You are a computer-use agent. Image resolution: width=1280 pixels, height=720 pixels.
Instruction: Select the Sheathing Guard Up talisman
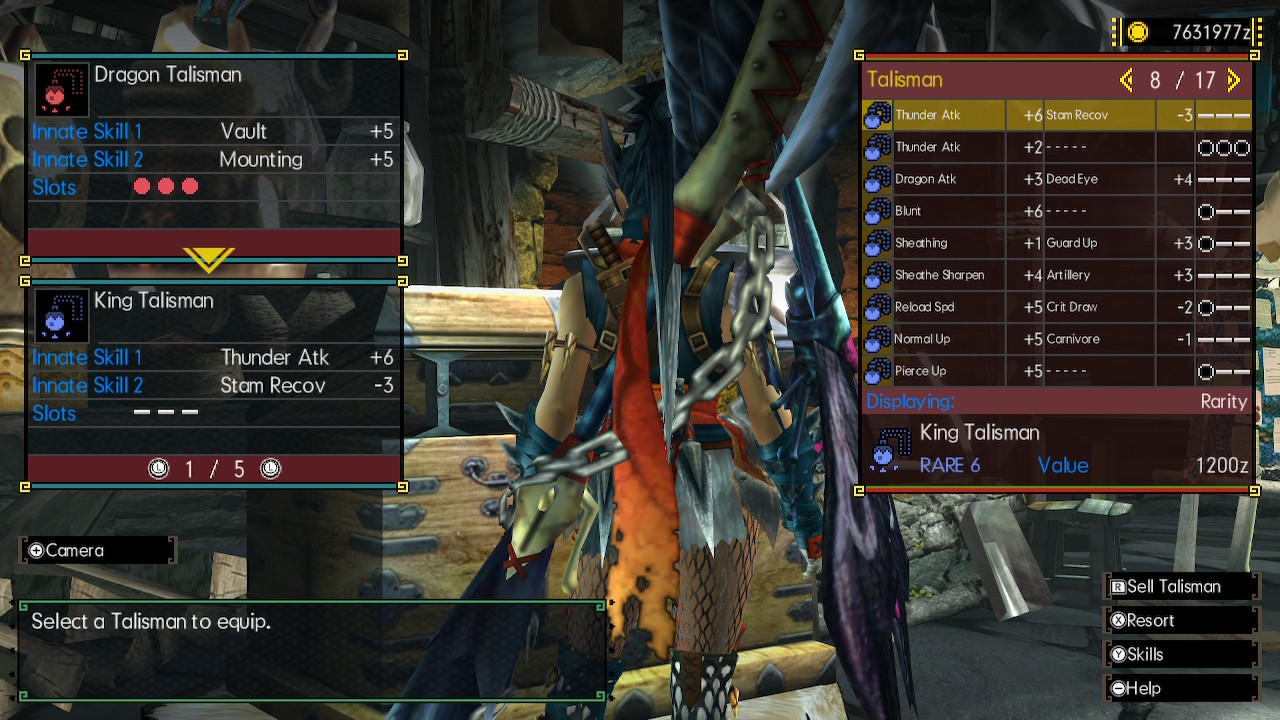click(1056, 243)
